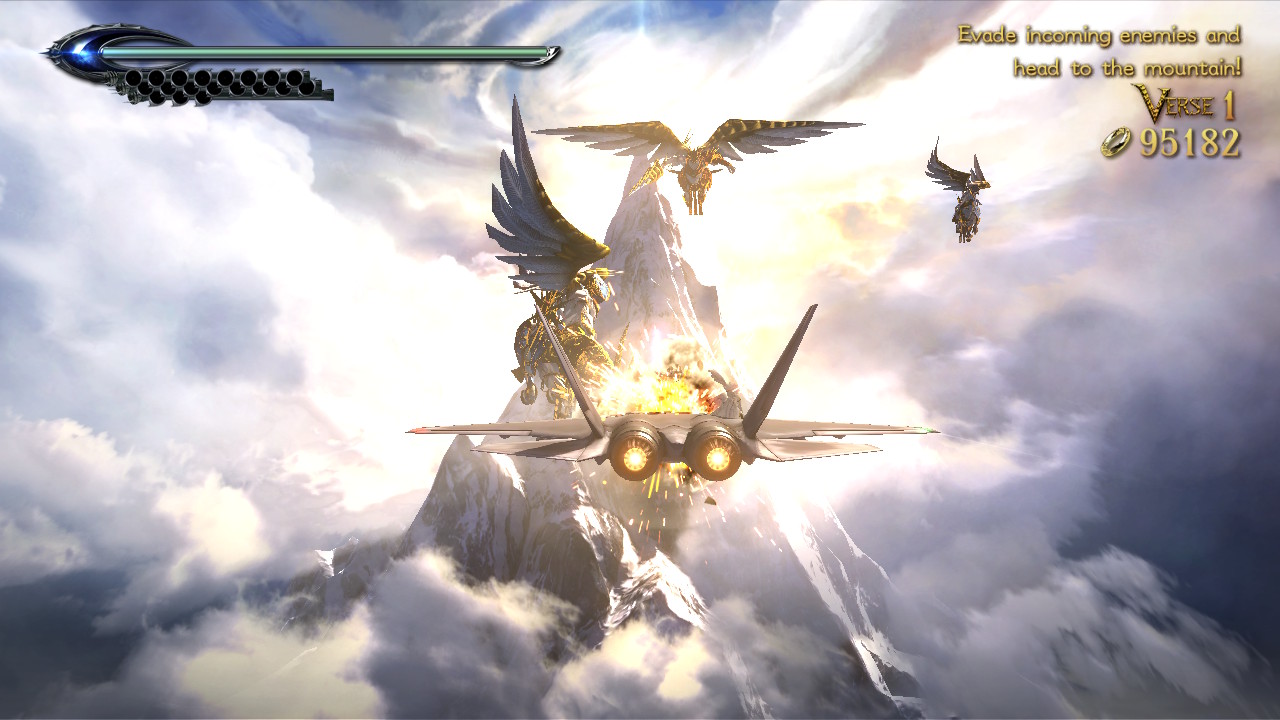Select the golden halo currency icon
Screen dimensions: 1280x720
1116,144
